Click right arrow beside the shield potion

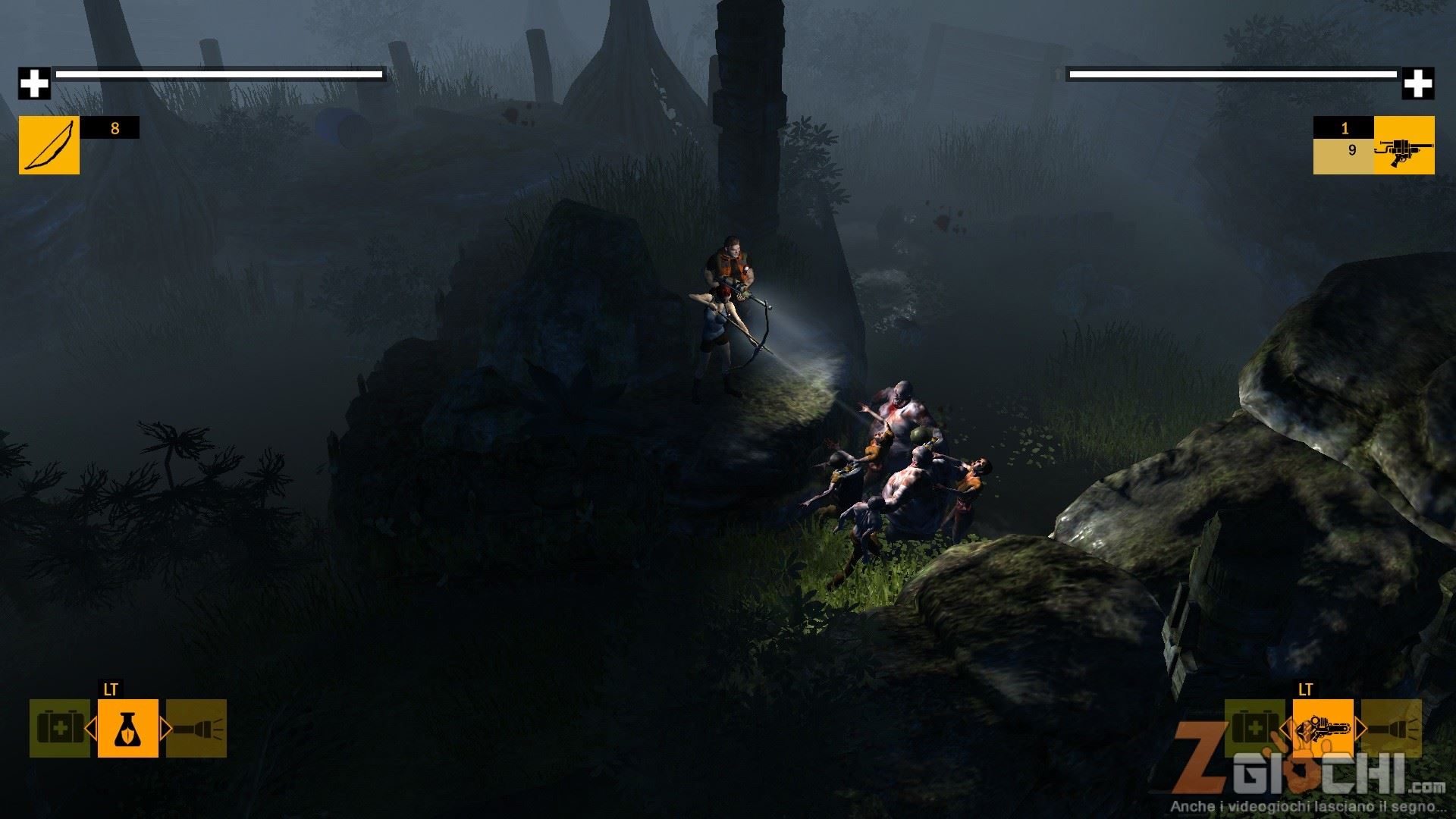pos(166,729)
